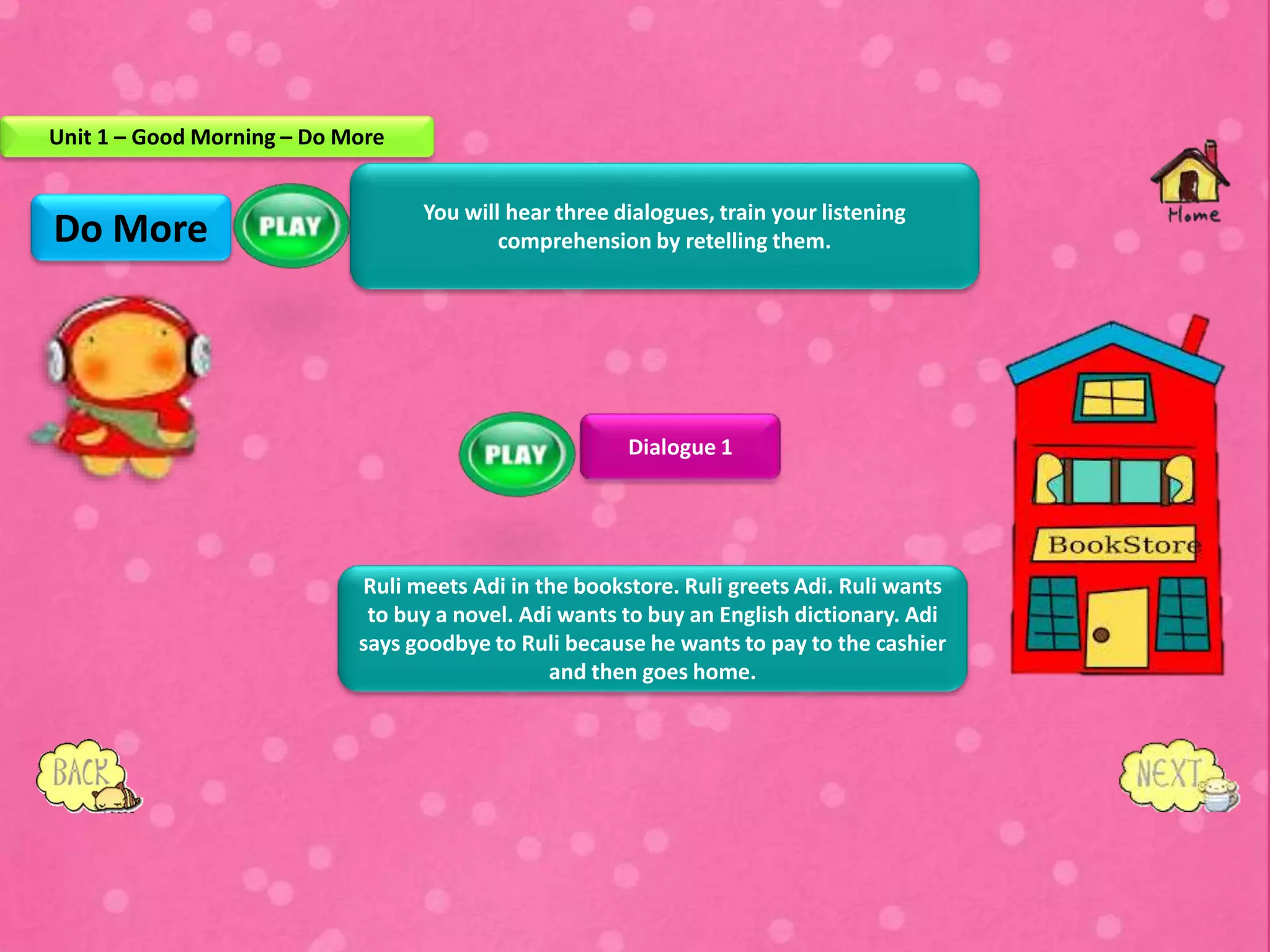Image resolution: width=1270 pixels, height=952 pixels.
Task: Go to the next page
Action: point(1173,775)
